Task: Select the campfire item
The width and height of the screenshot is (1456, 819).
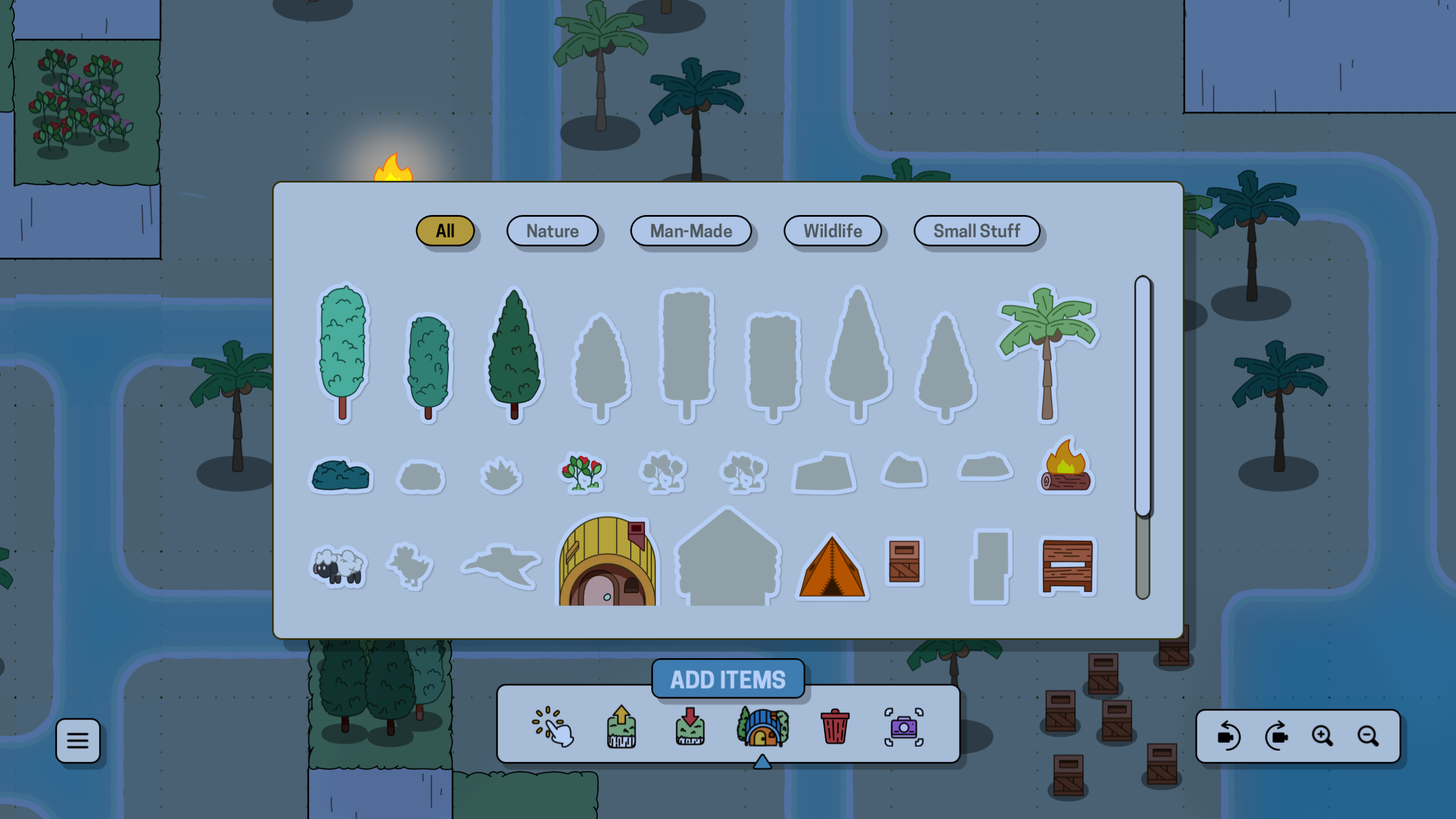Action: [x=1065, y=466]
